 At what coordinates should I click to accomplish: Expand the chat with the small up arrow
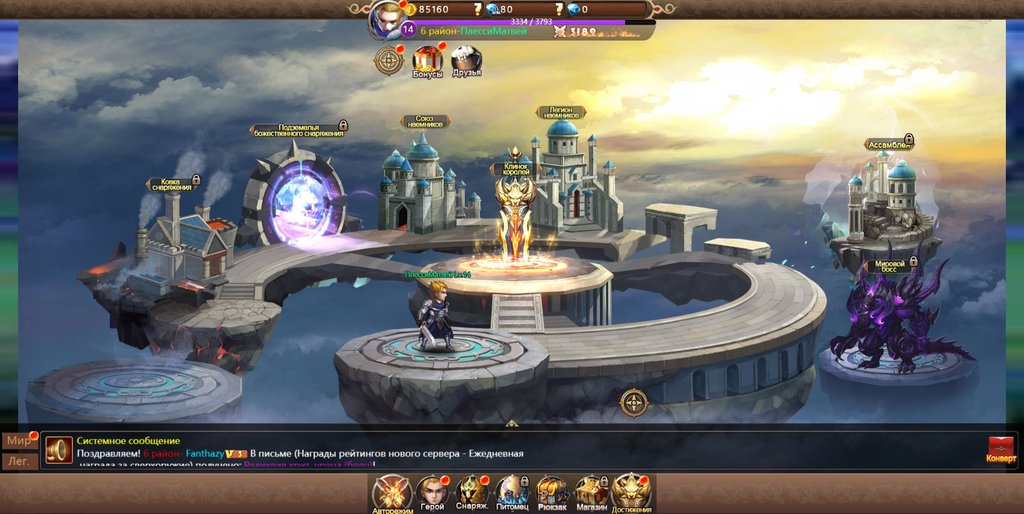point(512,424)
